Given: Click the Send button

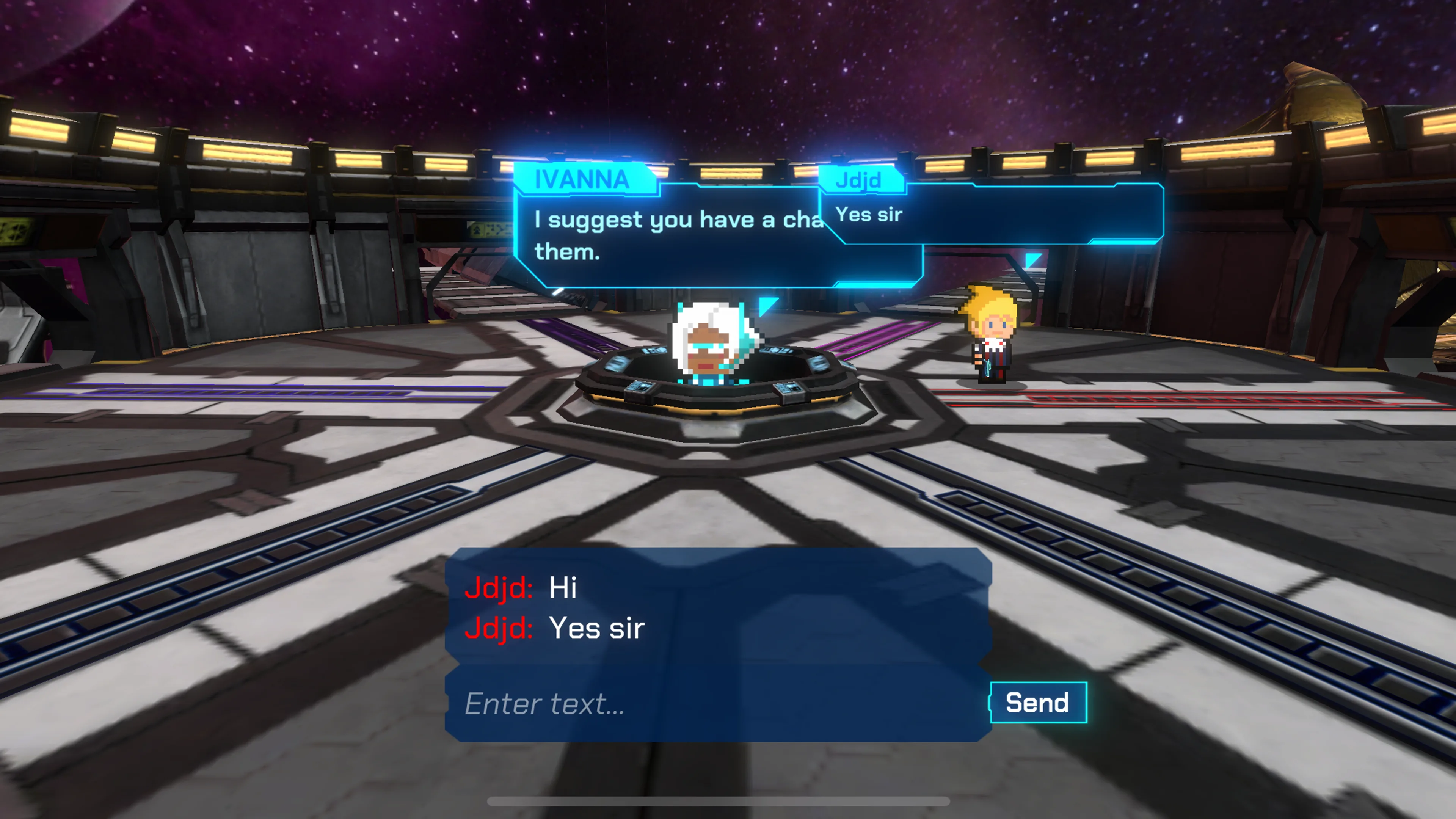Looking at the screenshot, I should point(1038,703).
